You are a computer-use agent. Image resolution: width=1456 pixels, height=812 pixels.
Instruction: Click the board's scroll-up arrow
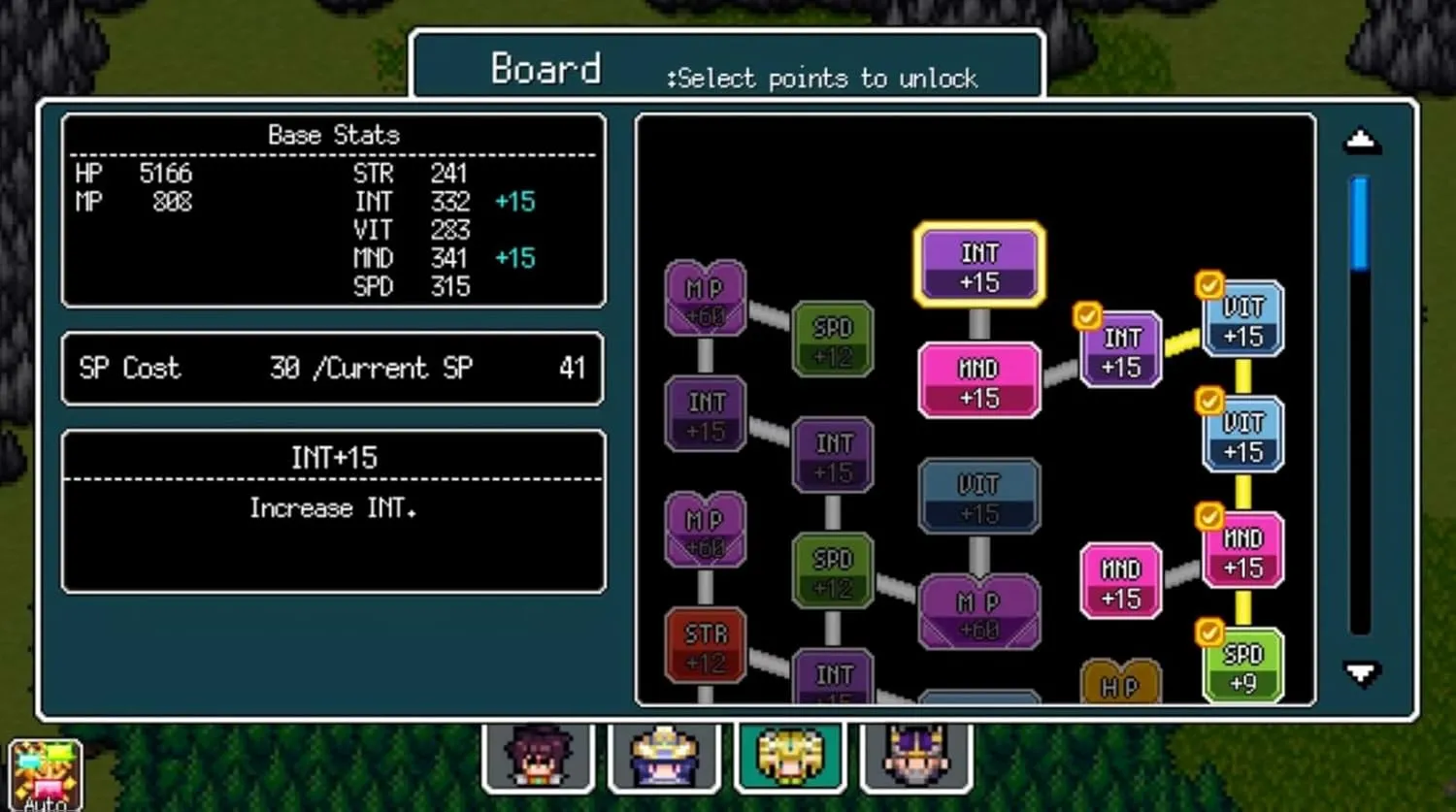click(x=1361, y=143)
